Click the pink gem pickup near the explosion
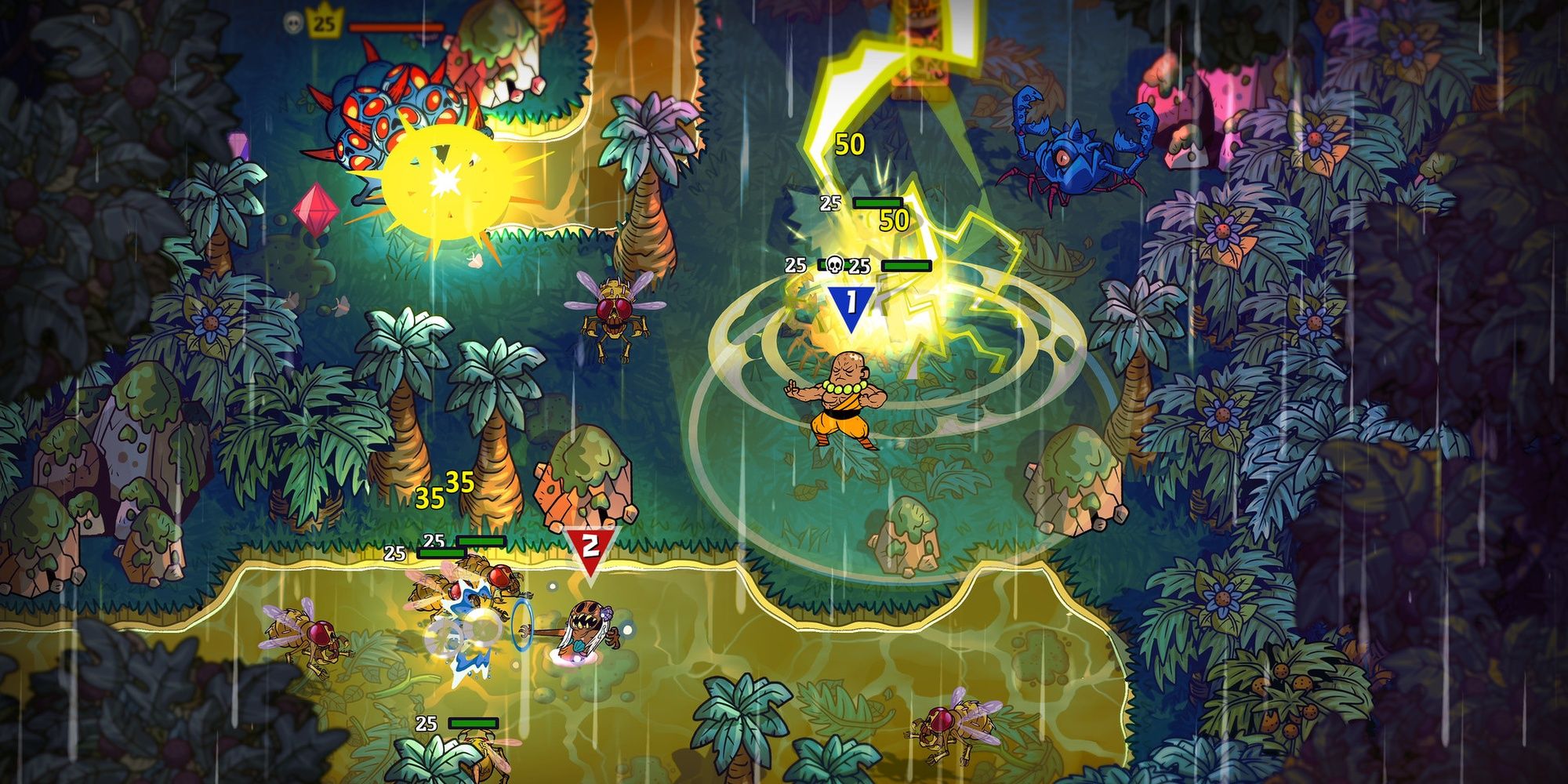This screenshot has width=1568, height=784. (317, 212)
